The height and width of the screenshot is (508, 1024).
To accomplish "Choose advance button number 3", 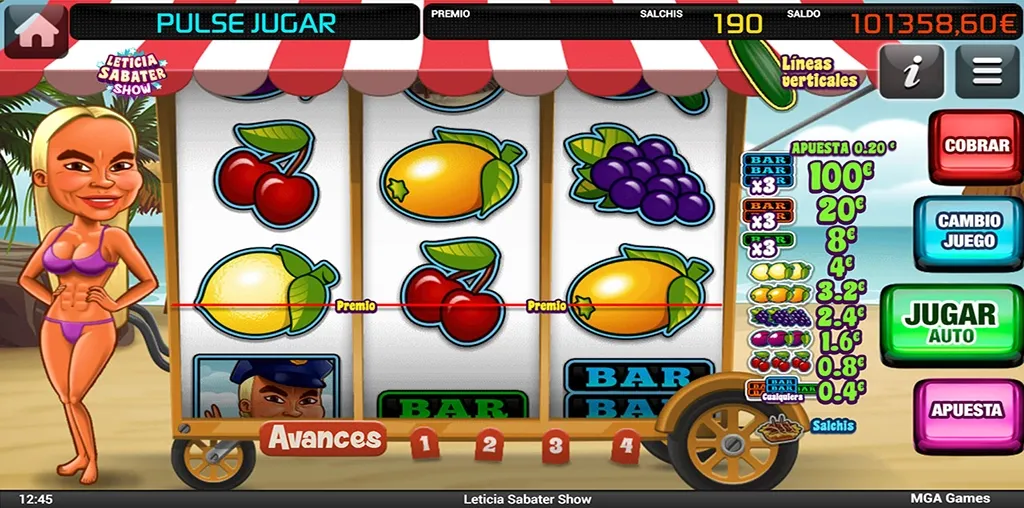I will (x=557, y=445).
